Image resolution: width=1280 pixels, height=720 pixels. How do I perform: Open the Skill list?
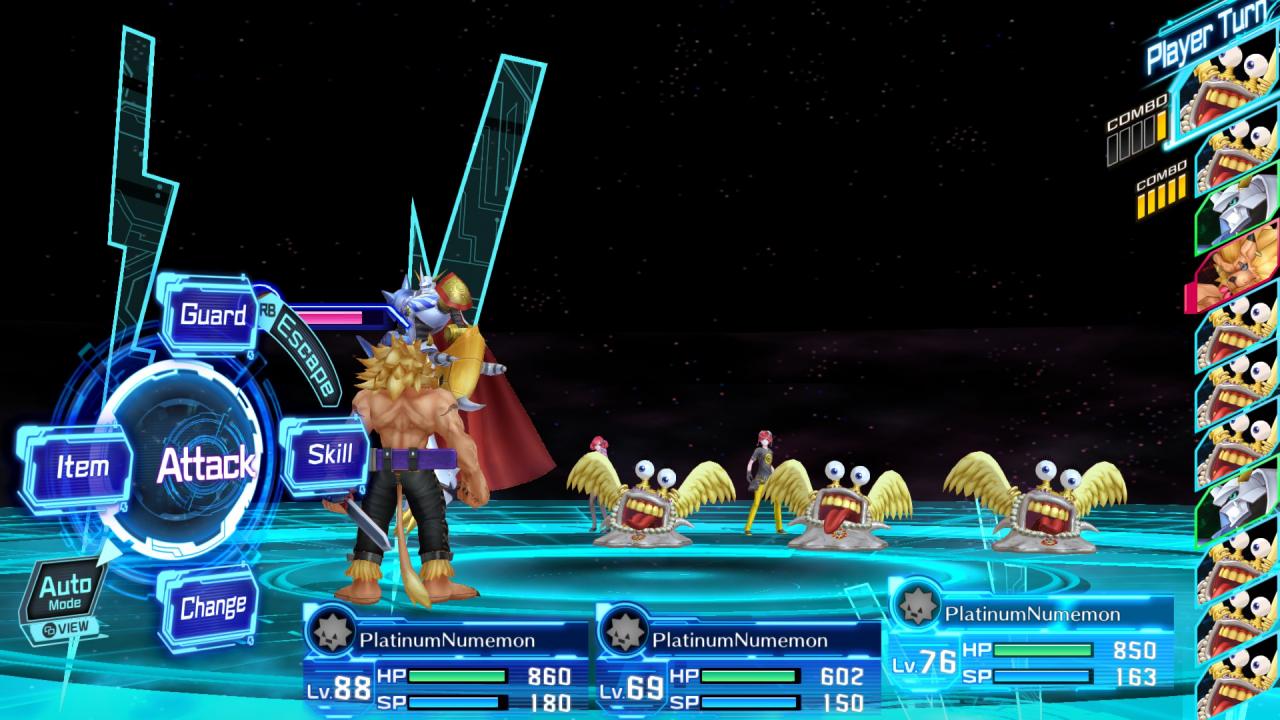329,455
